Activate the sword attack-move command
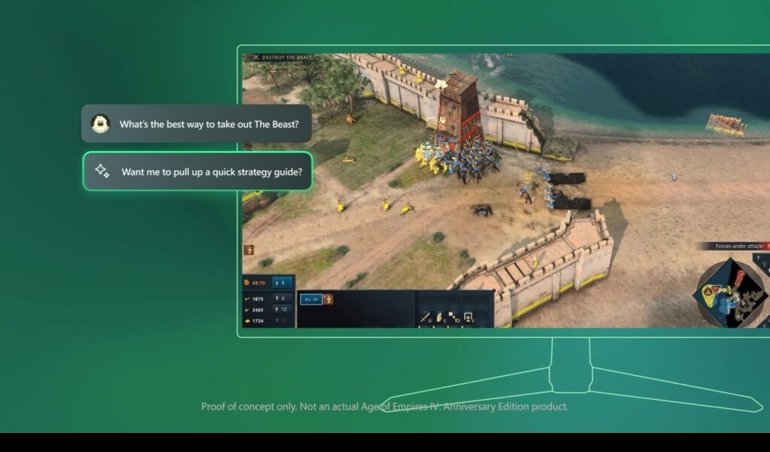 [x=425, y=318]
